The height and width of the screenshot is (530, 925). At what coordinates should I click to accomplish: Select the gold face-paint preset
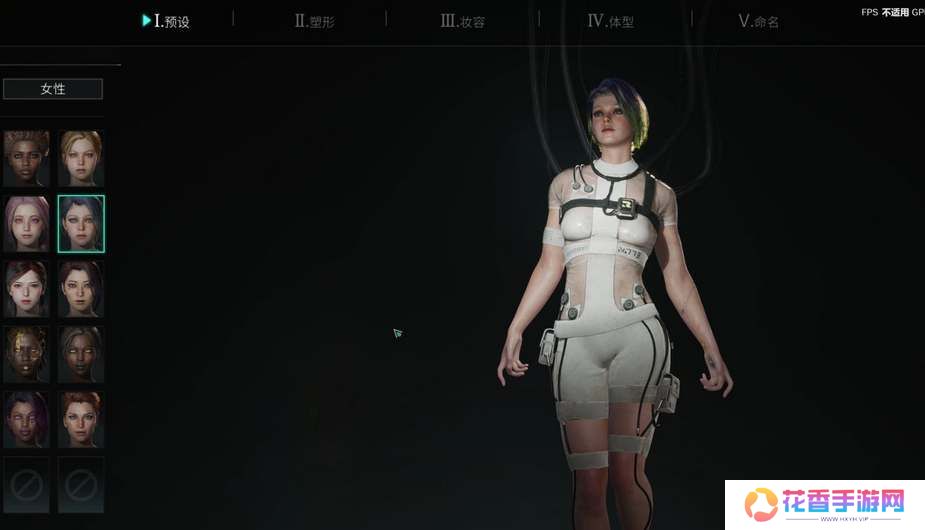(x=26, y=353)
